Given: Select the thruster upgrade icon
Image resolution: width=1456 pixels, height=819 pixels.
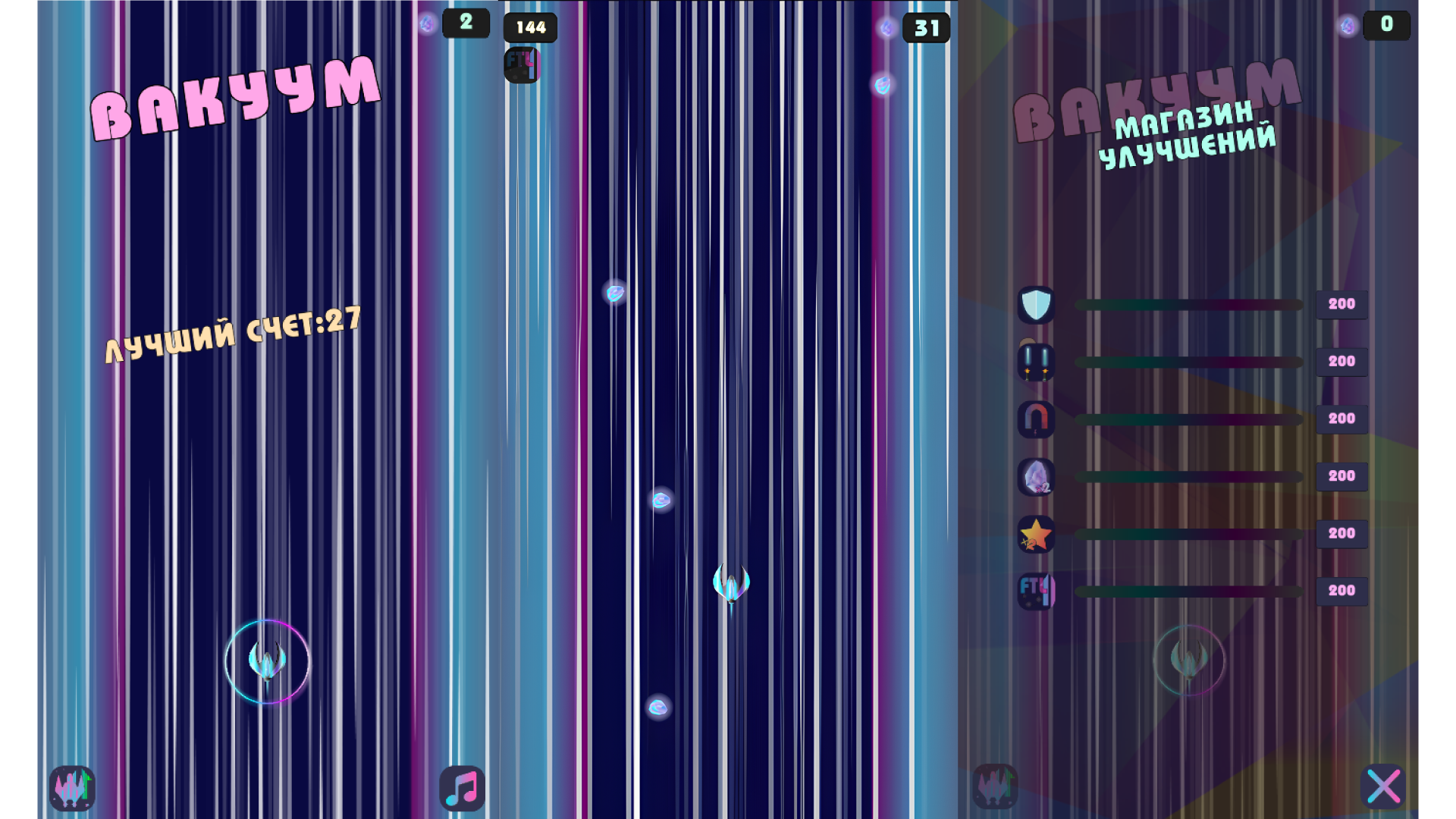Looking at the screenshot, I should pos(1037,362).
